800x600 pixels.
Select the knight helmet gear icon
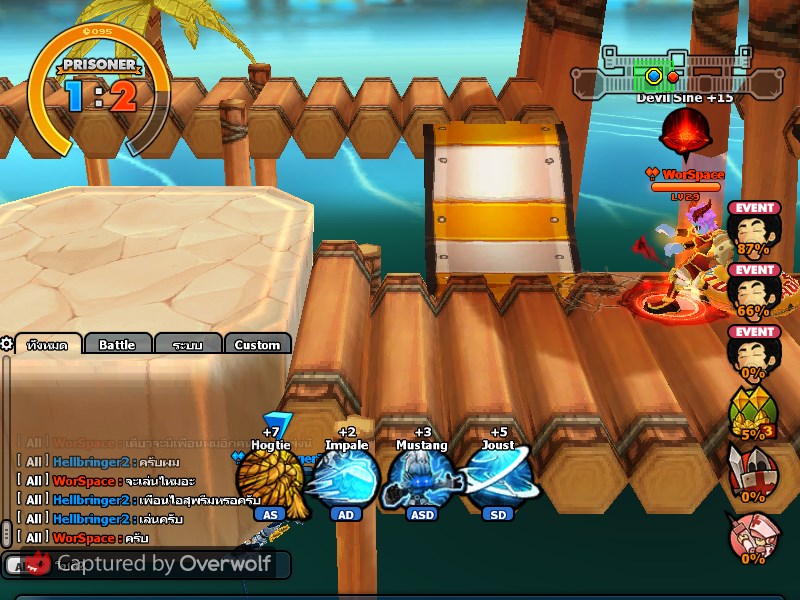753,476
